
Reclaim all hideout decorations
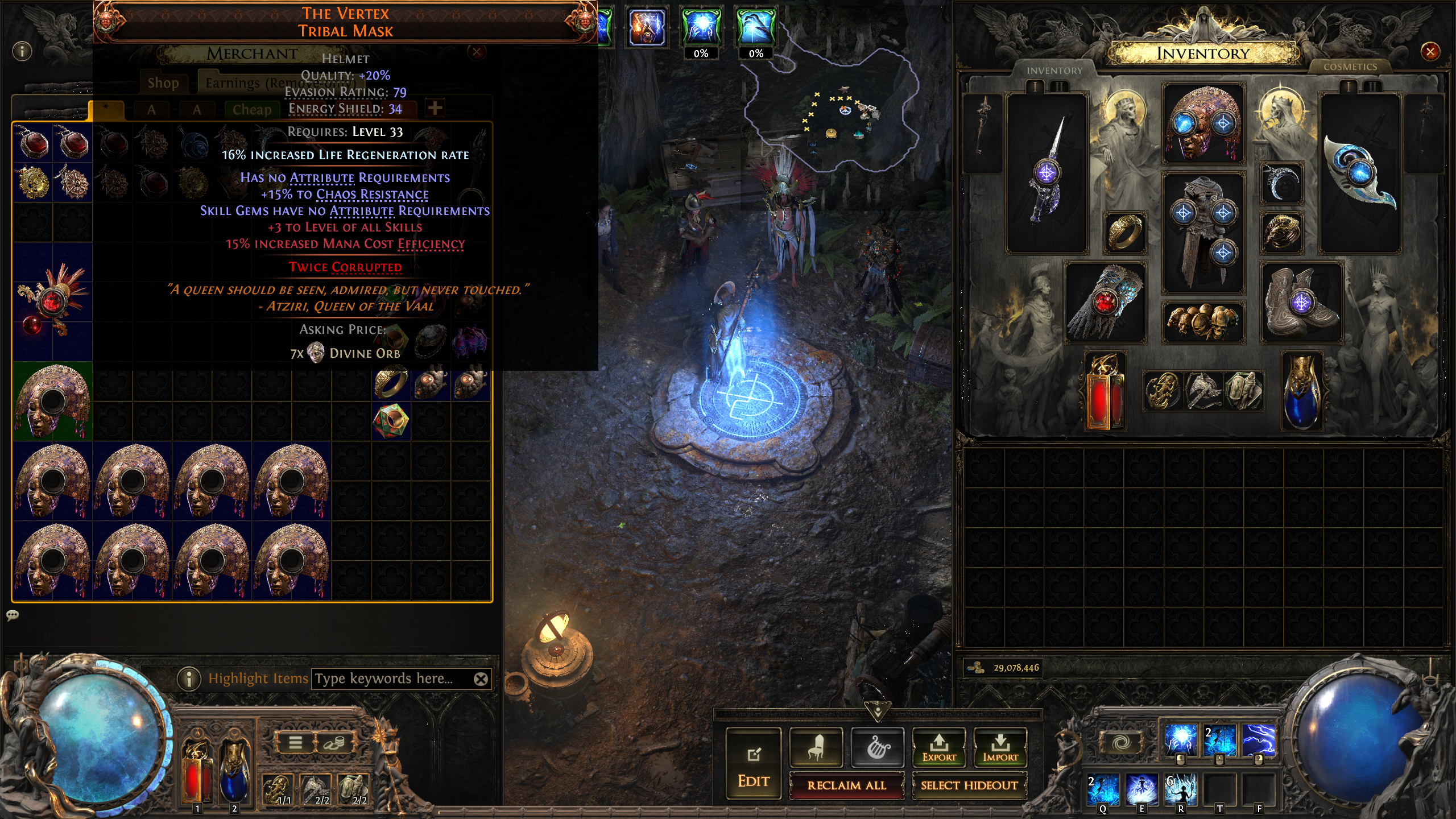click(846, 785)
